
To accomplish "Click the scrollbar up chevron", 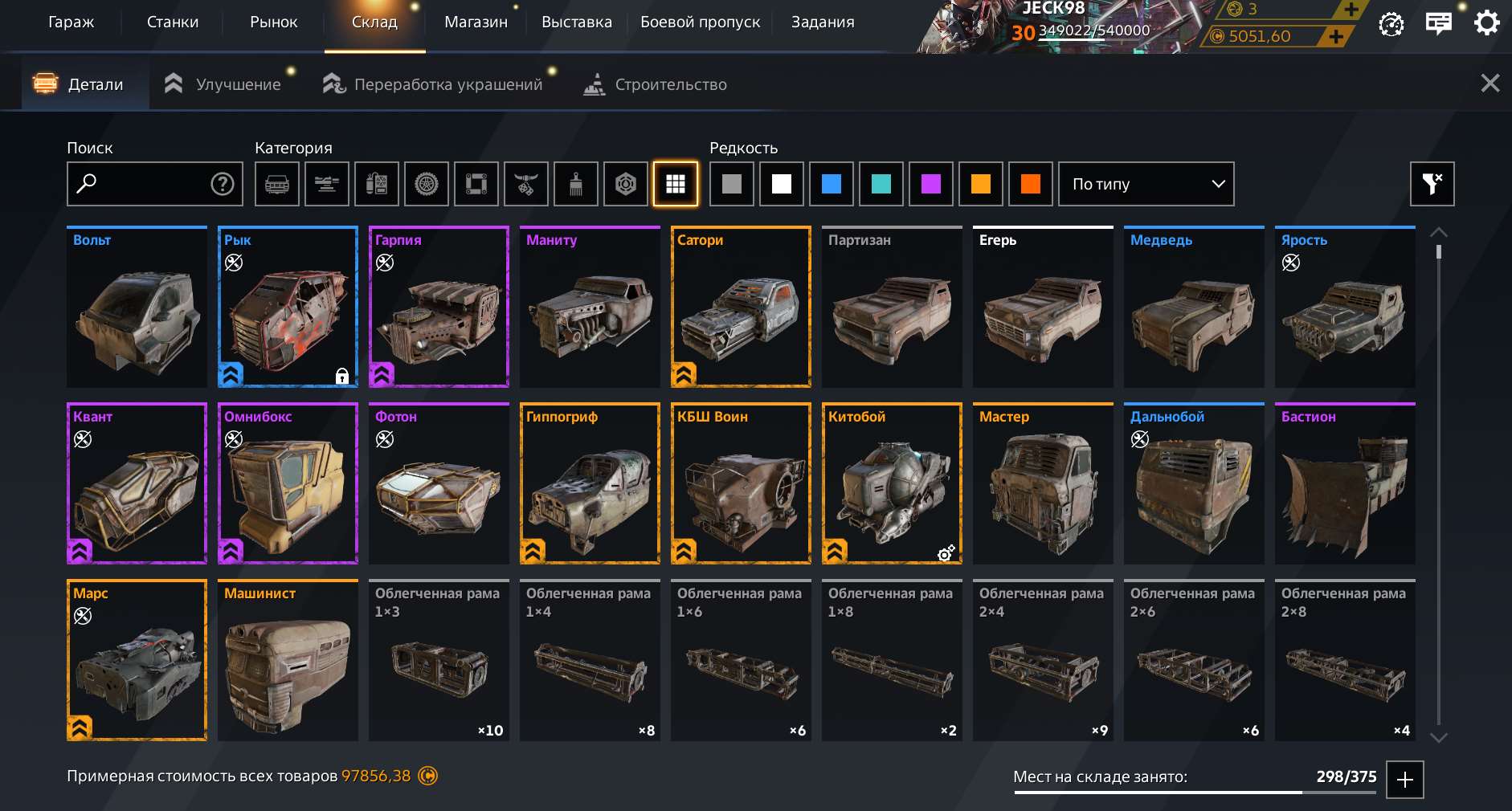I will point(1440,231).
